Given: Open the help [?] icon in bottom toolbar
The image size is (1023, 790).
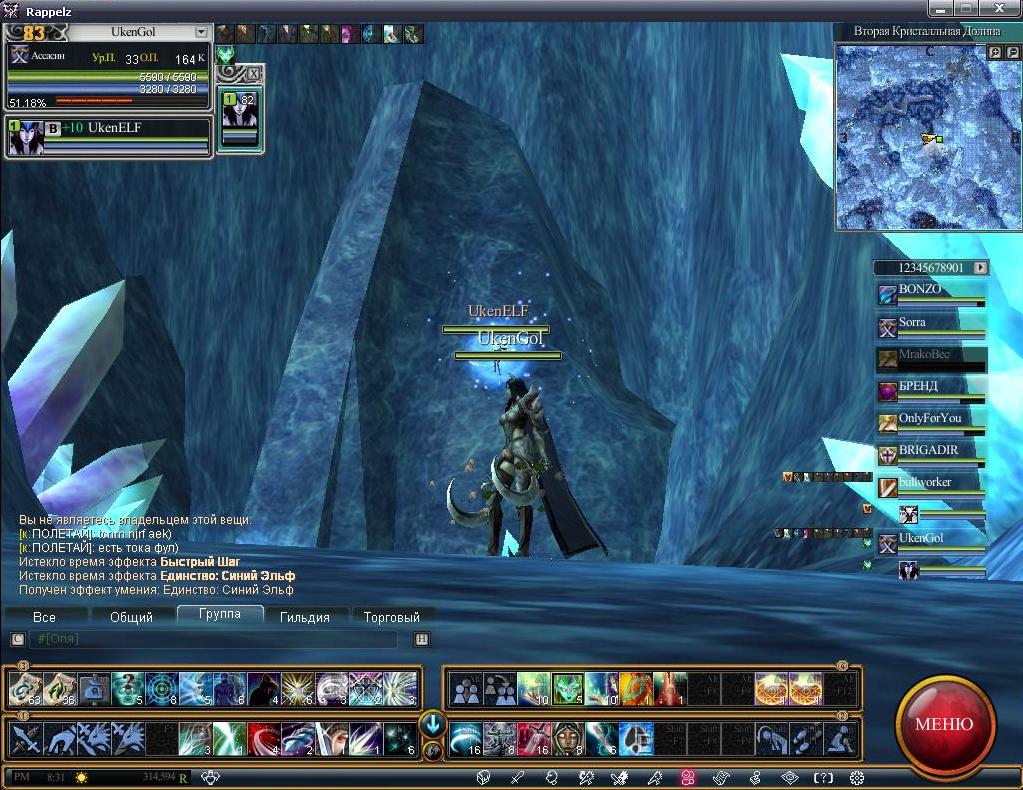Looking at the screenshot, I should tap(823, 777).
